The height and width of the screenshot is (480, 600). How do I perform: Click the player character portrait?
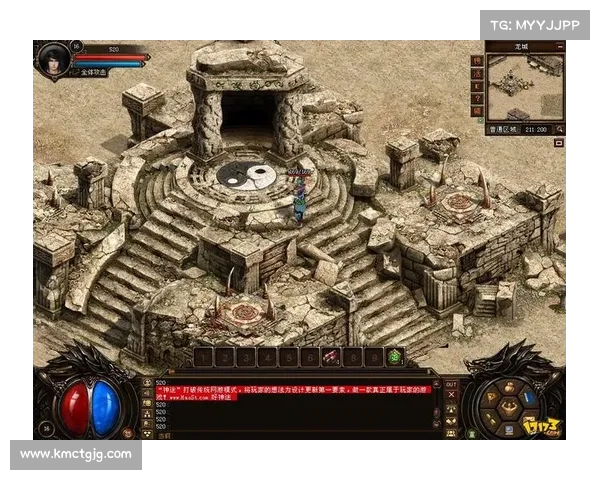(51, 58)
